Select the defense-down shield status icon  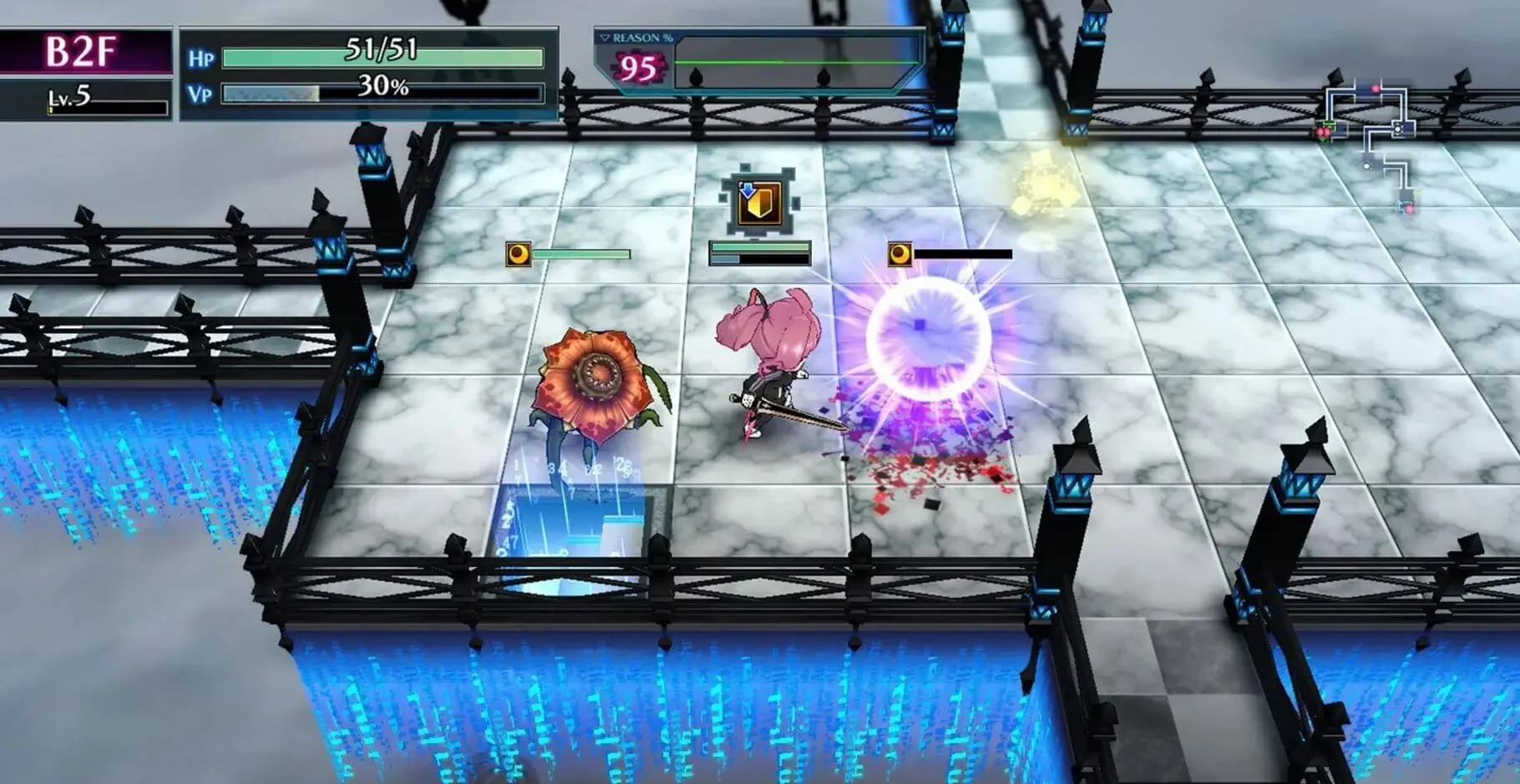pos(758,201)
